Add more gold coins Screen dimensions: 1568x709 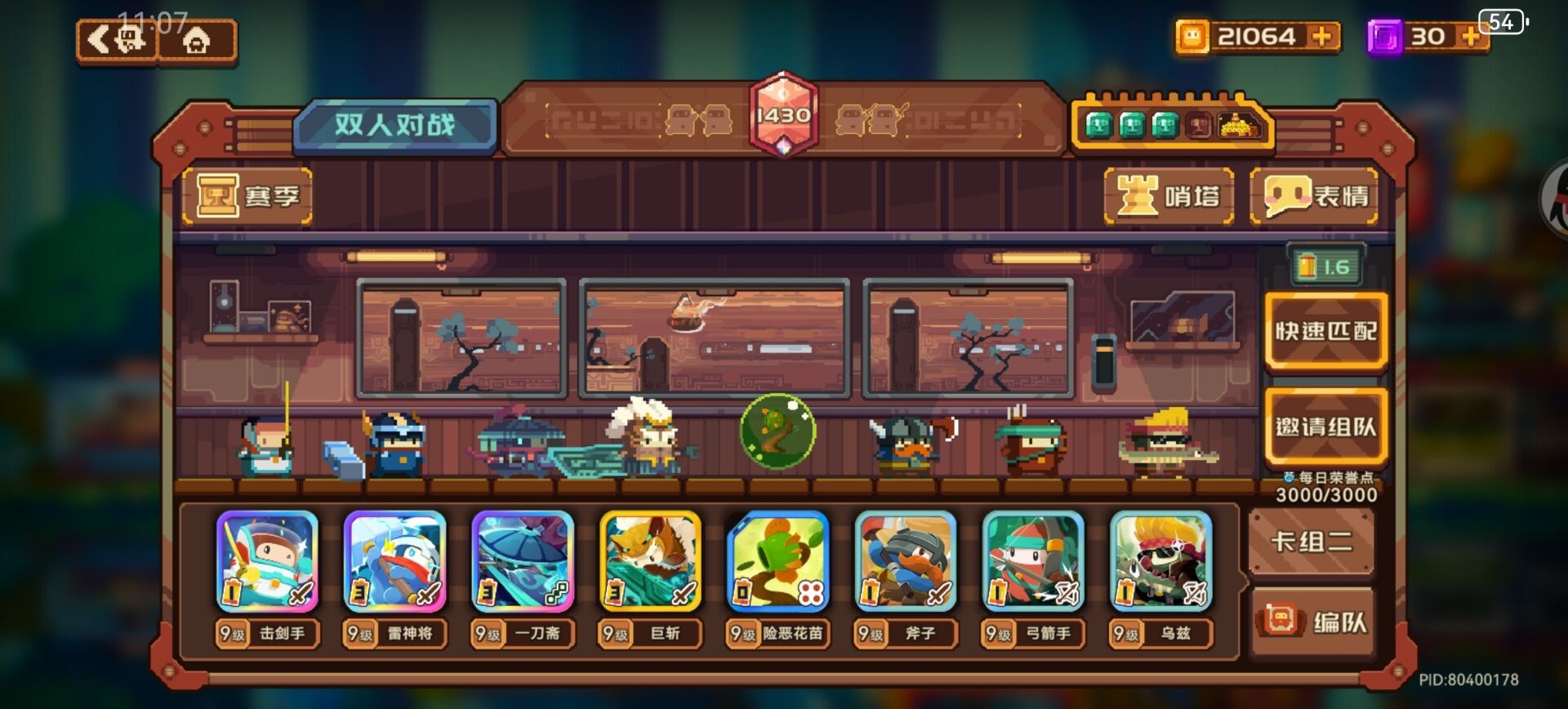pyautogui.click(x=1320, y=37)
